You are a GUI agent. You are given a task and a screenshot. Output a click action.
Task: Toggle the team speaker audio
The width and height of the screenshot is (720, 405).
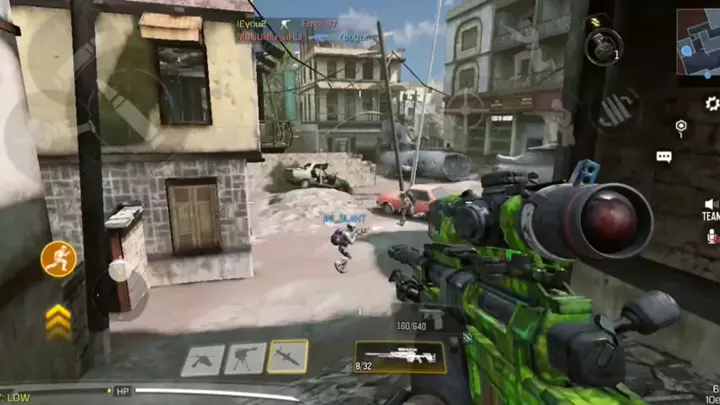tap(710, 207)
